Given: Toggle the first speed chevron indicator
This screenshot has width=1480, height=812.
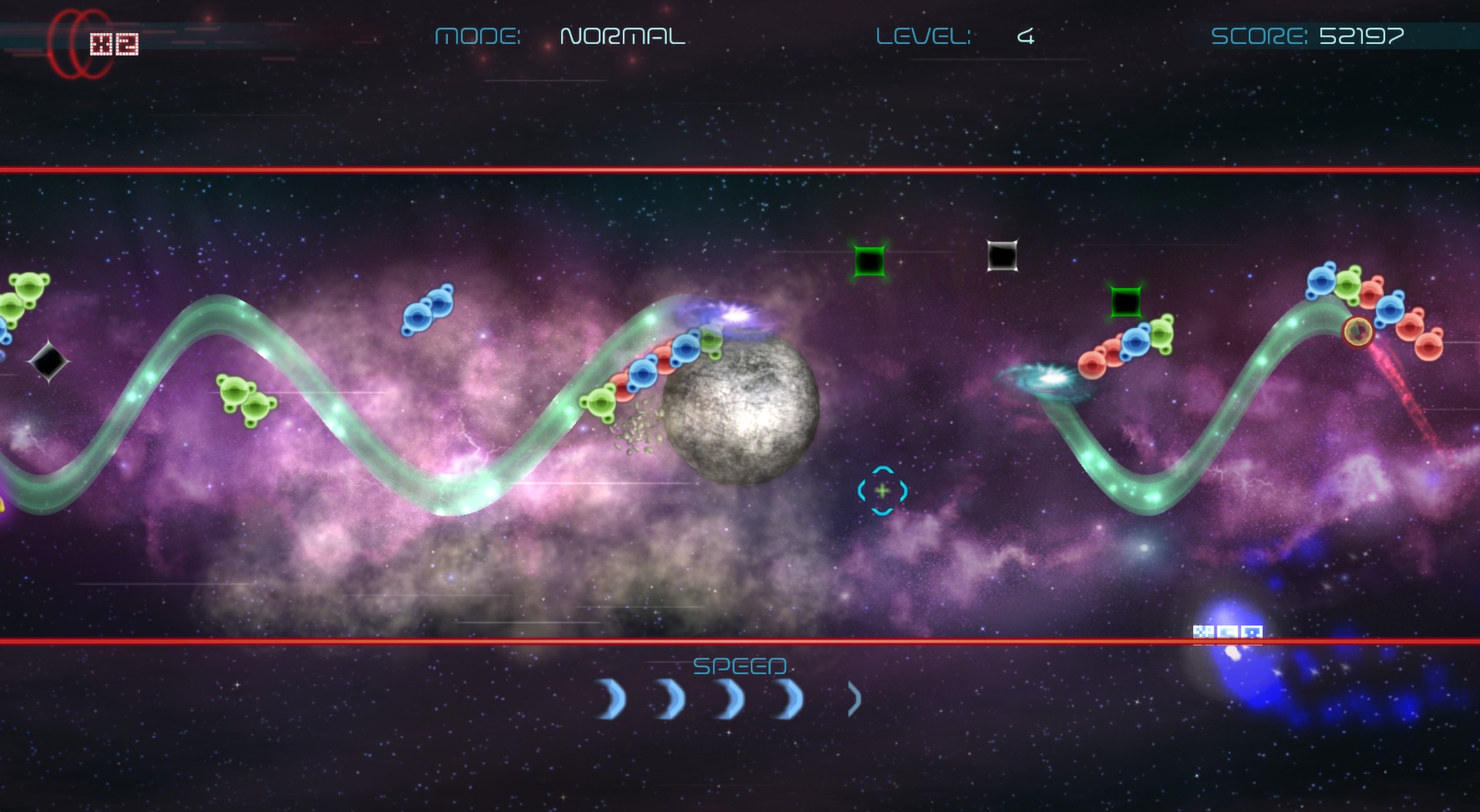Looking at the screenshot, I should [x=608, y=699].
